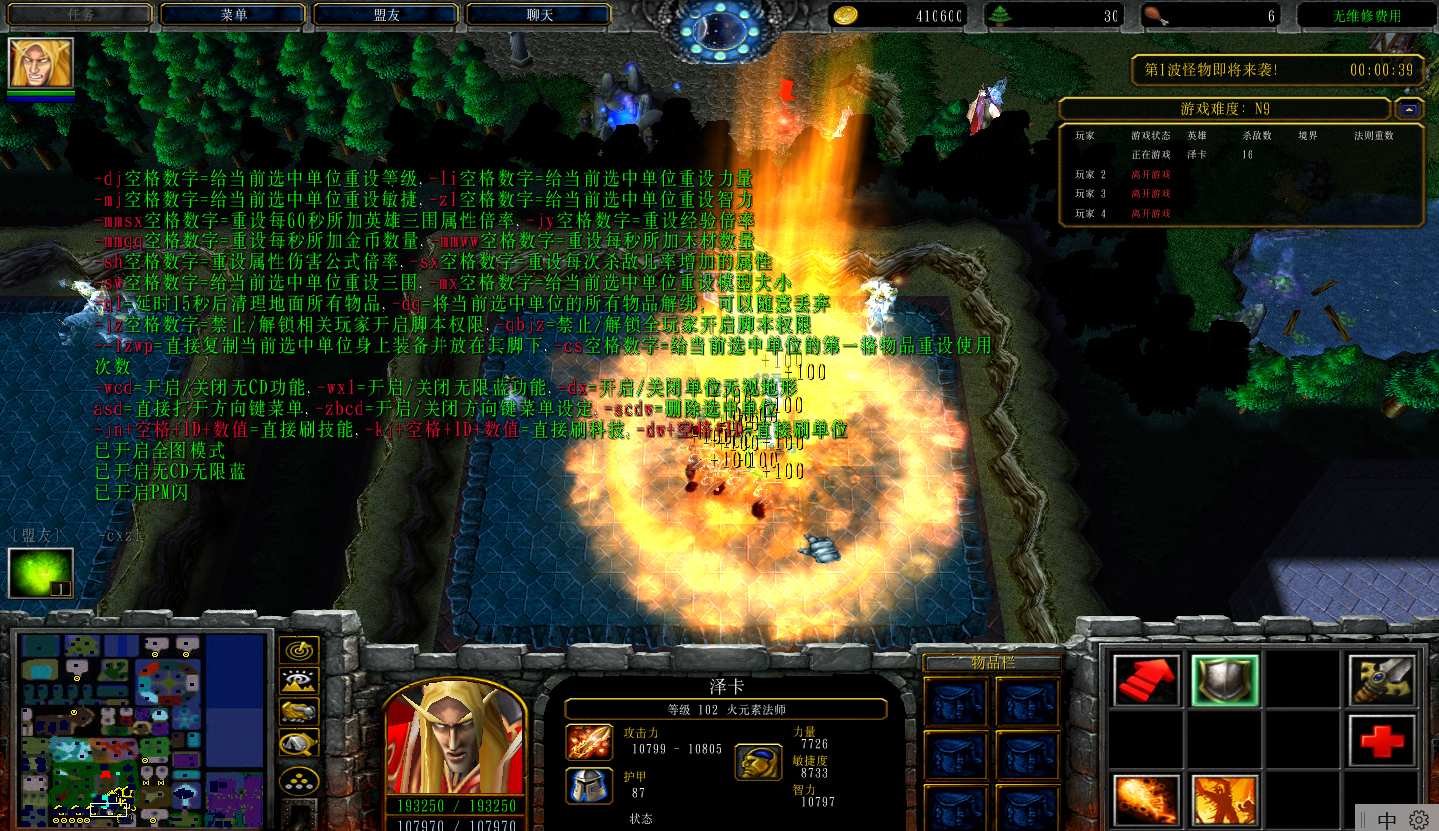Open the red cross hero skills icon

point(1382,741)
